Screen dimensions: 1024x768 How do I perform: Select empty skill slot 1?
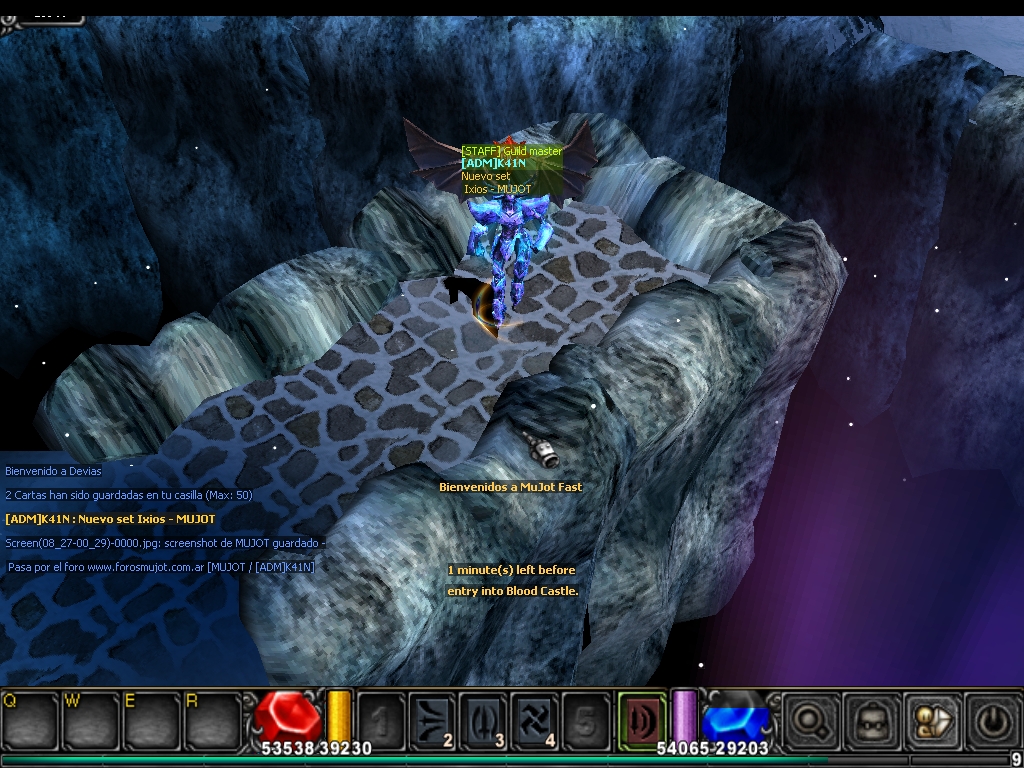click(381, 718)
